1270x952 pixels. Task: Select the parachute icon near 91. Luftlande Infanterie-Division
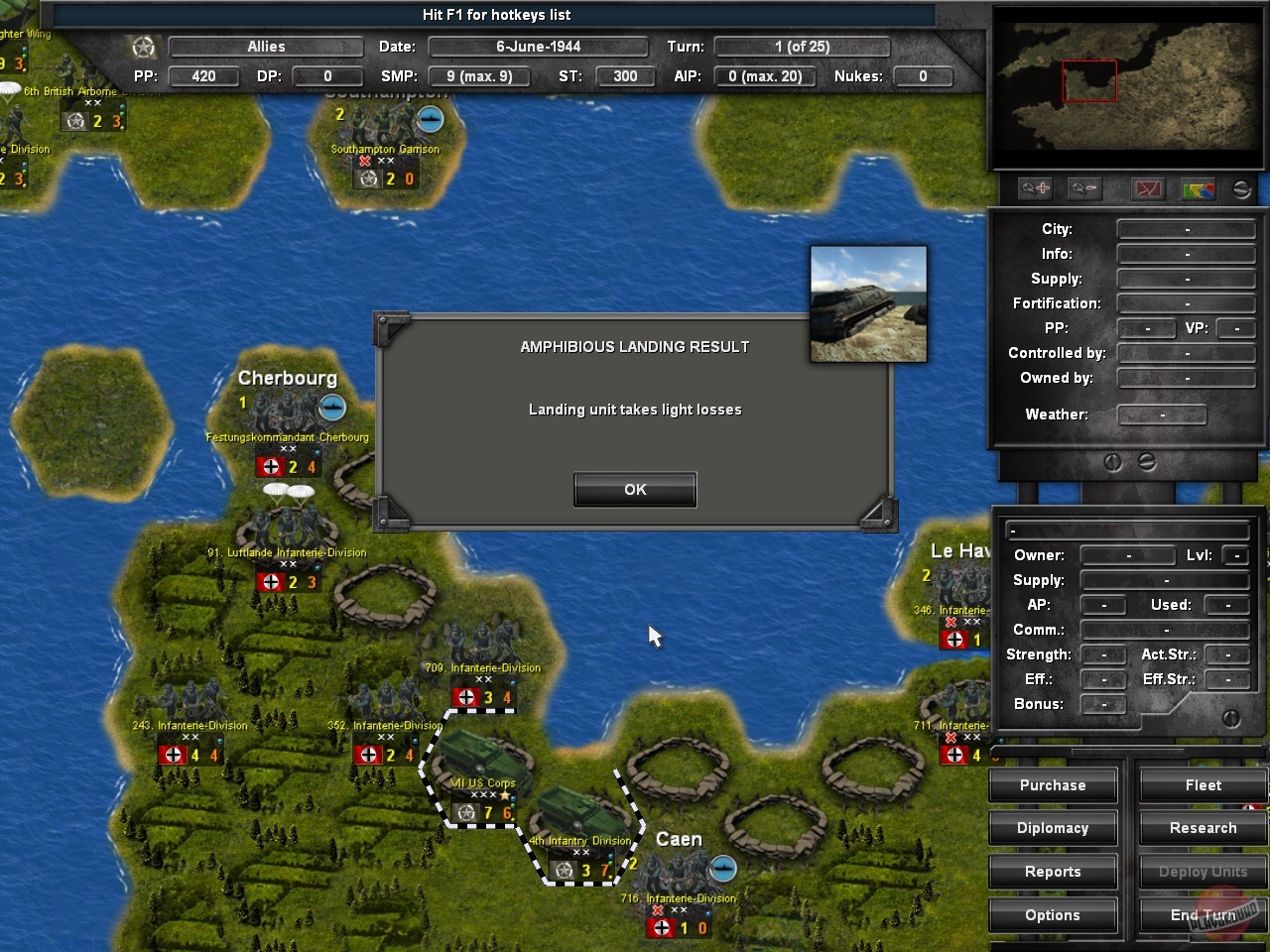tap(286, 490)
